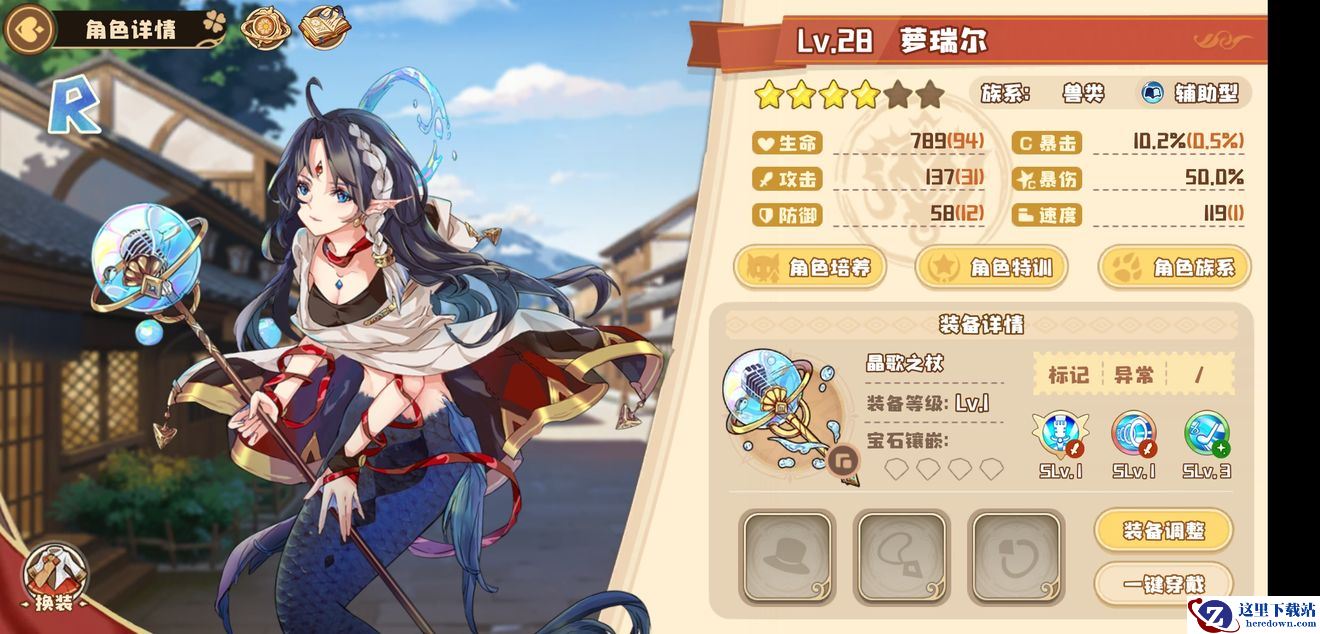The height and width of the screenshot is (634, 1320).
Task: Select the empty necklace equipment slot
Action: pyautogui.click(x=900, y=558)
